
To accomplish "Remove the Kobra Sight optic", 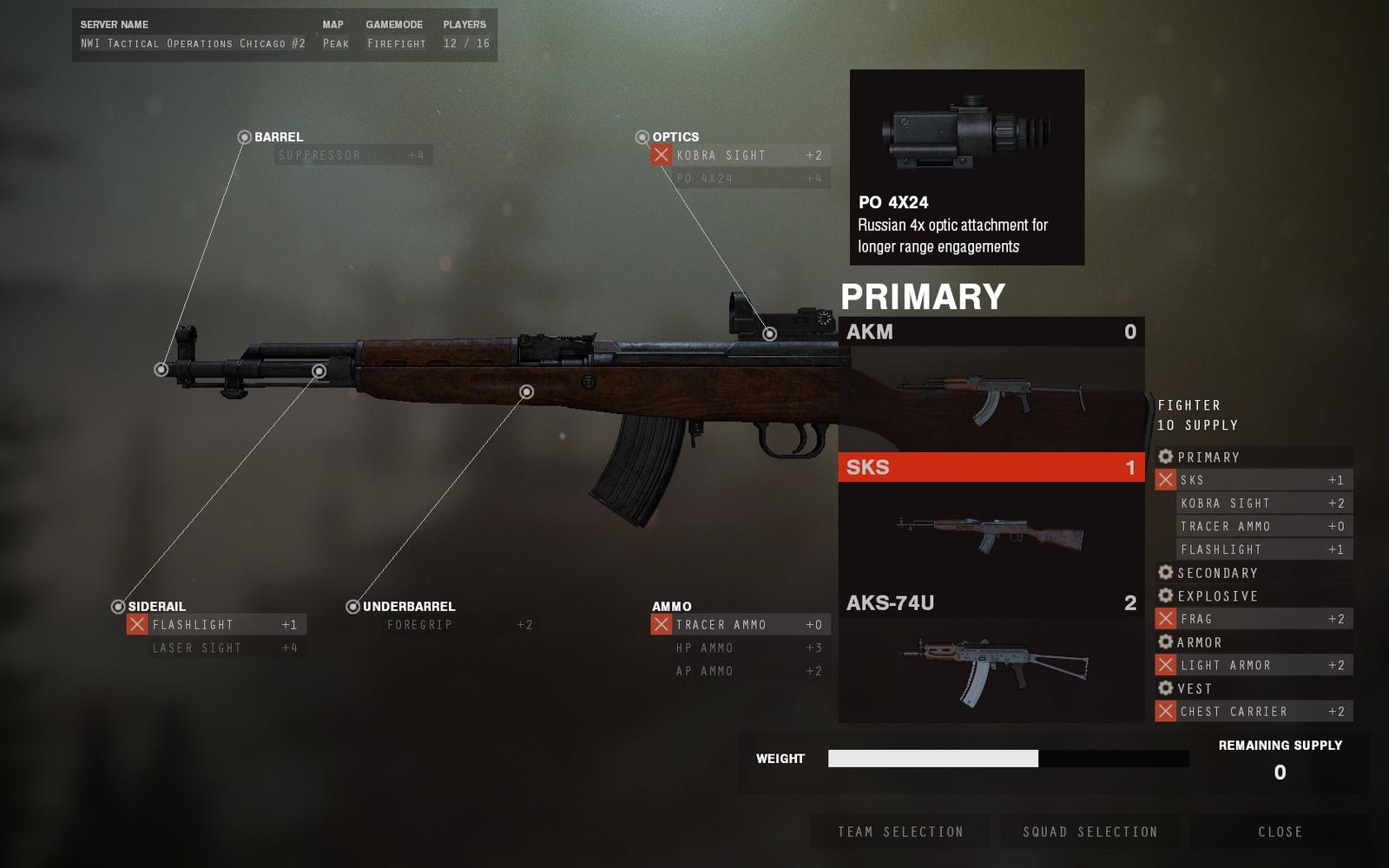I will pyautogui.click(x=662, y=155).
